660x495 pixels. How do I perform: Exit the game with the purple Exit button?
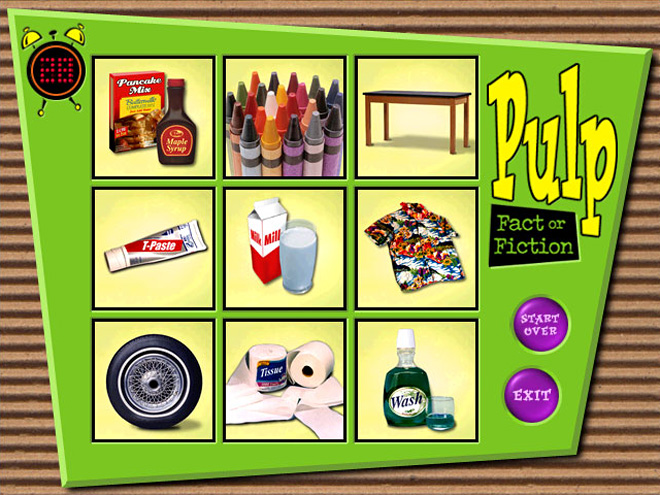coord(533,395)
